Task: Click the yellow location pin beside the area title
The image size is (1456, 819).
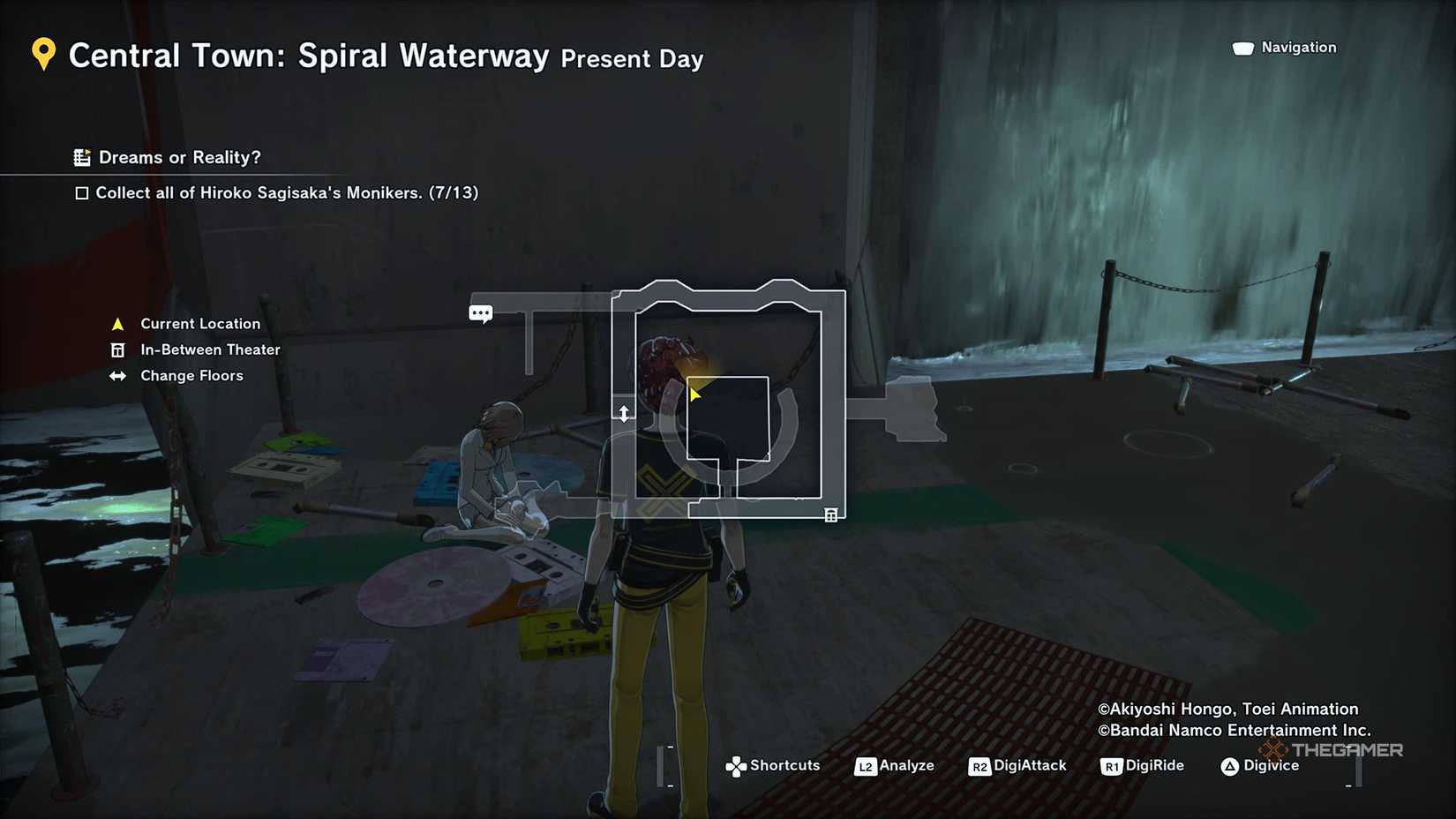Action: tap(42, 55)
